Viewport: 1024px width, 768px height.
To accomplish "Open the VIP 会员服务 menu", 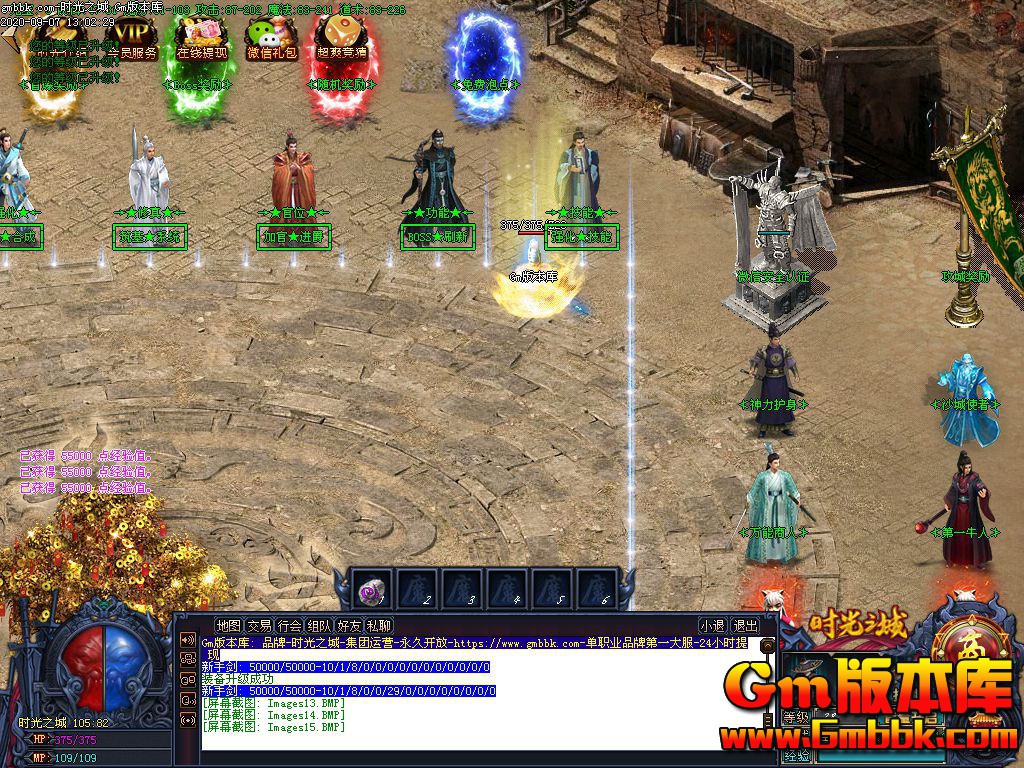I will coord(131,38).
